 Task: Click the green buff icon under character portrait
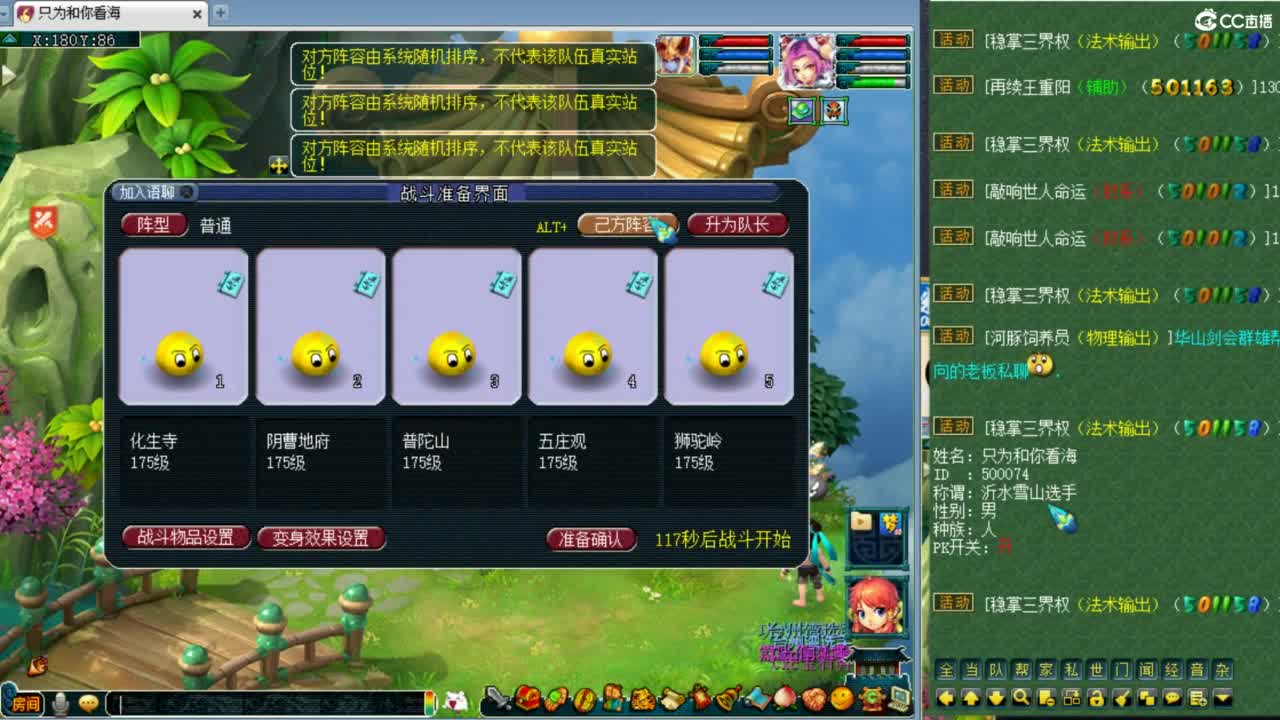(x=802, y=110)
